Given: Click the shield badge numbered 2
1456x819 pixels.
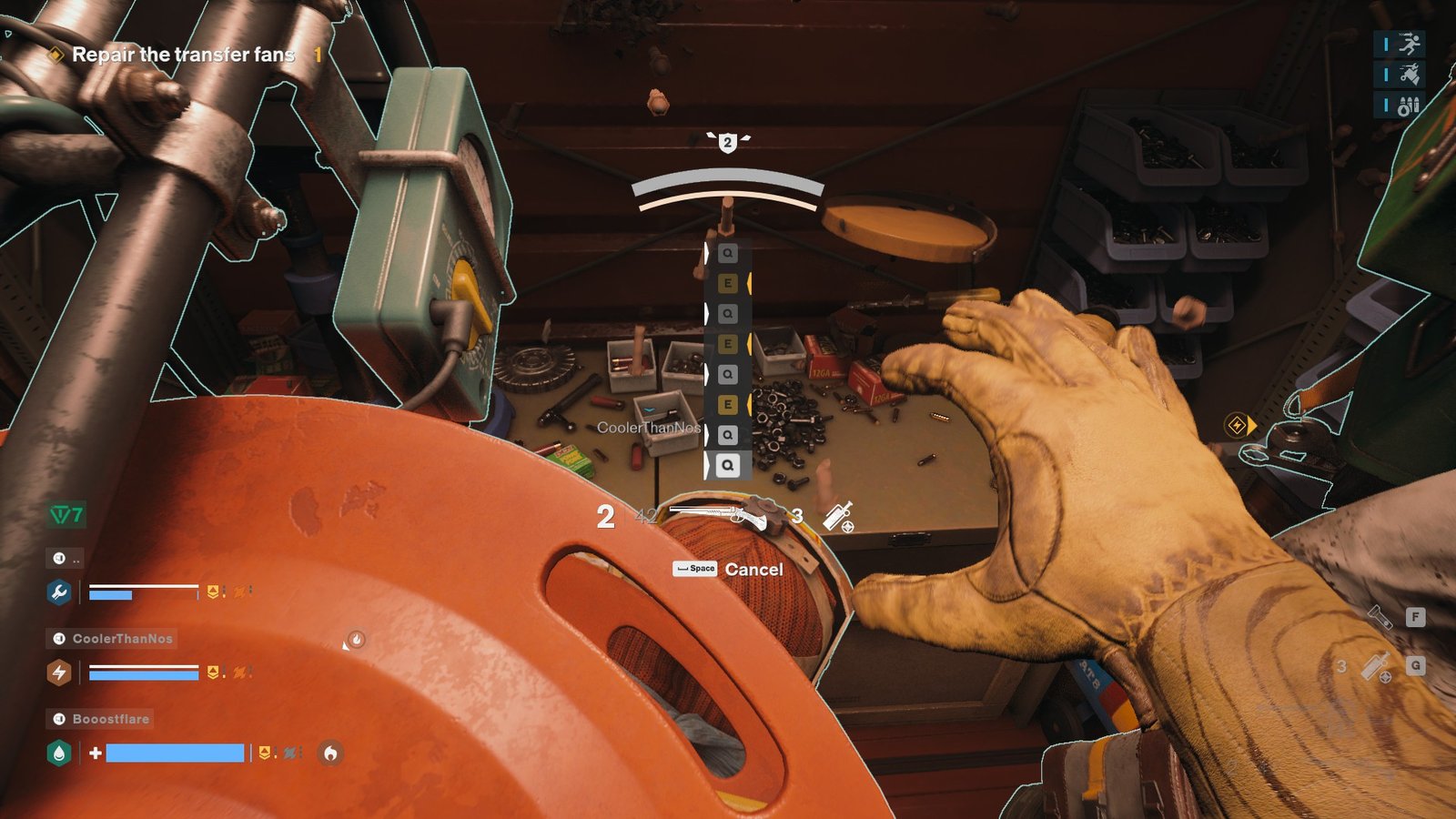Looking at the screenshot, I should [727, 143].
